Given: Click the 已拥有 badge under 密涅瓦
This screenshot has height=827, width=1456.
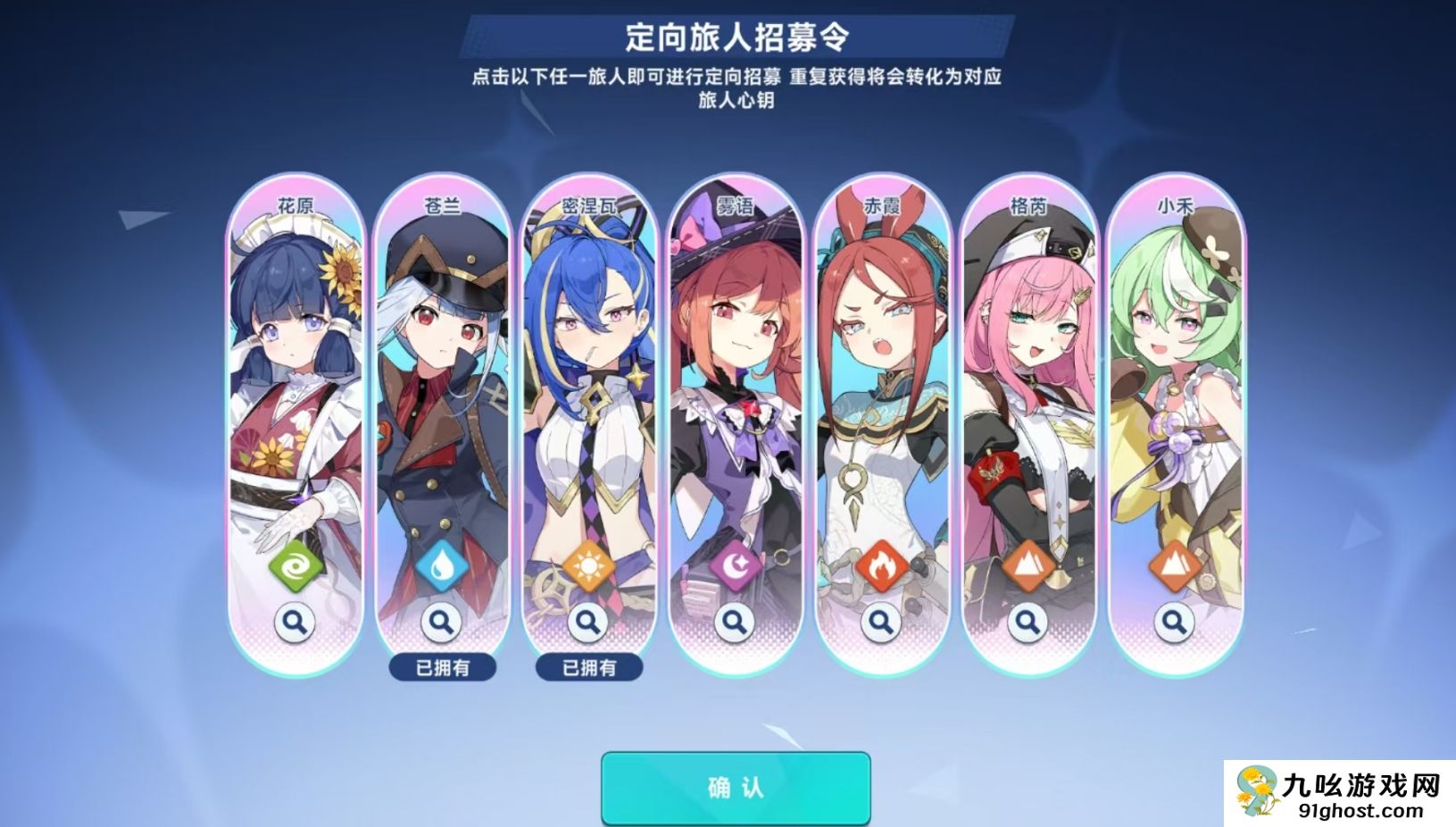Looking at the screenshot, I should tap(589, 665).
